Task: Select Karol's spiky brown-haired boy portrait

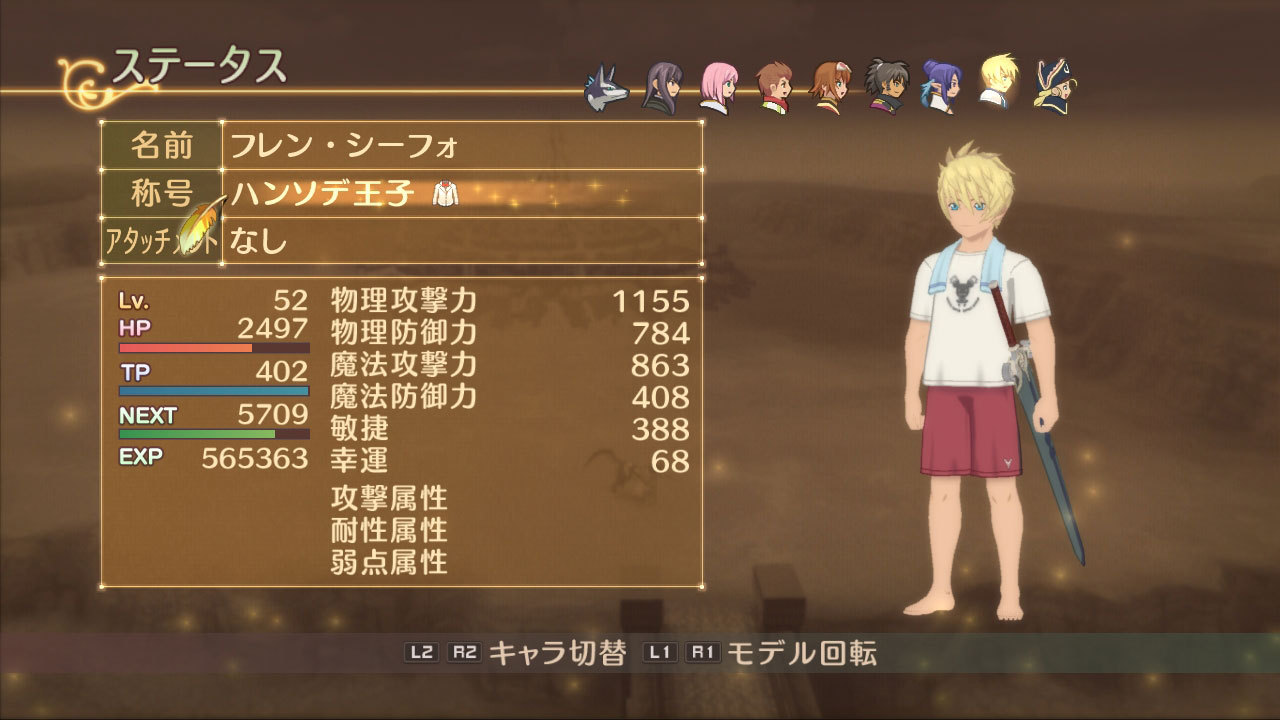Action: point(773,88)
